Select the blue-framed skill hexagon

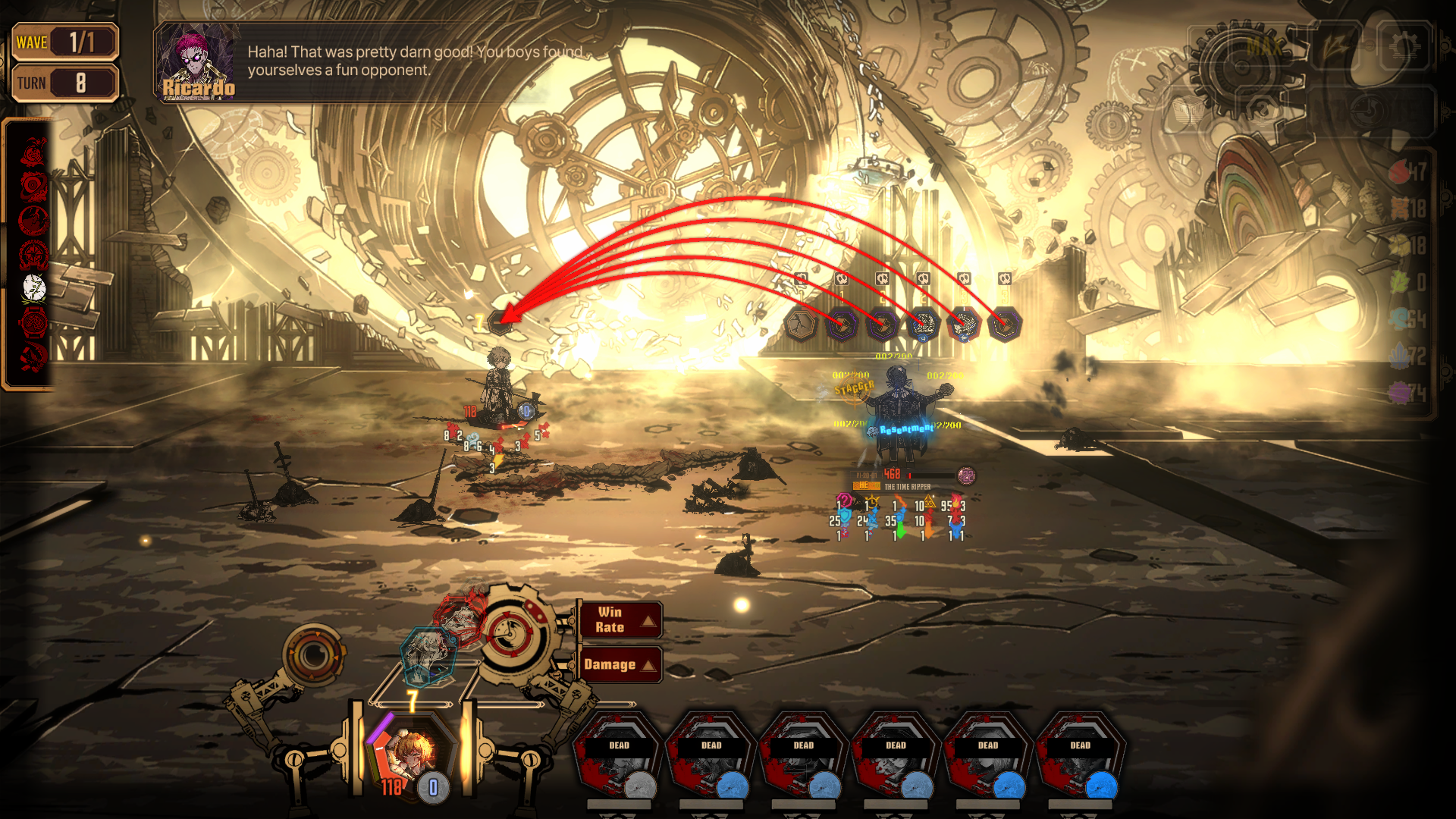pyautogui.click(x=428, y=654)
